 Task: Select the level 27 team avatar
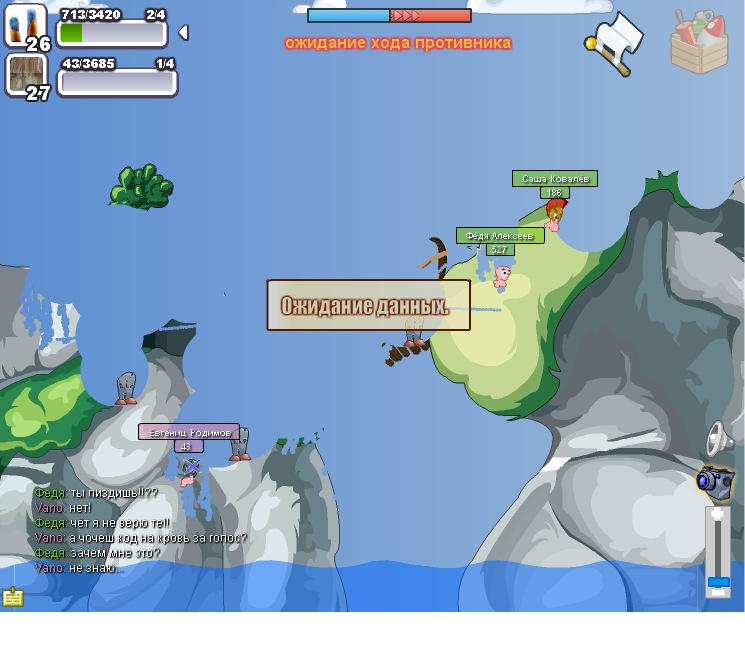25,76
